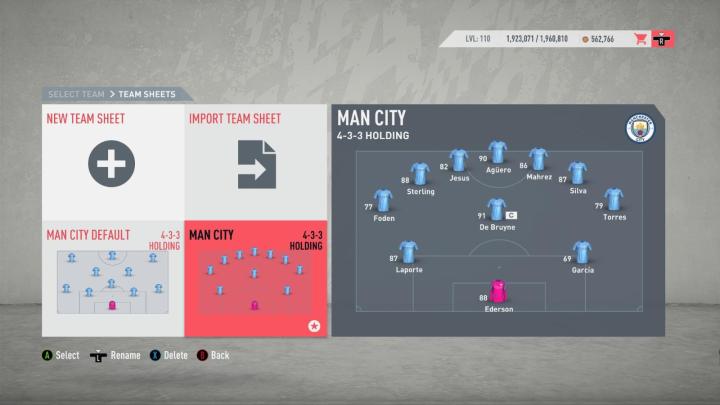Pick Garcia from the lineup

pyautogui.click(x=582, y=252)
